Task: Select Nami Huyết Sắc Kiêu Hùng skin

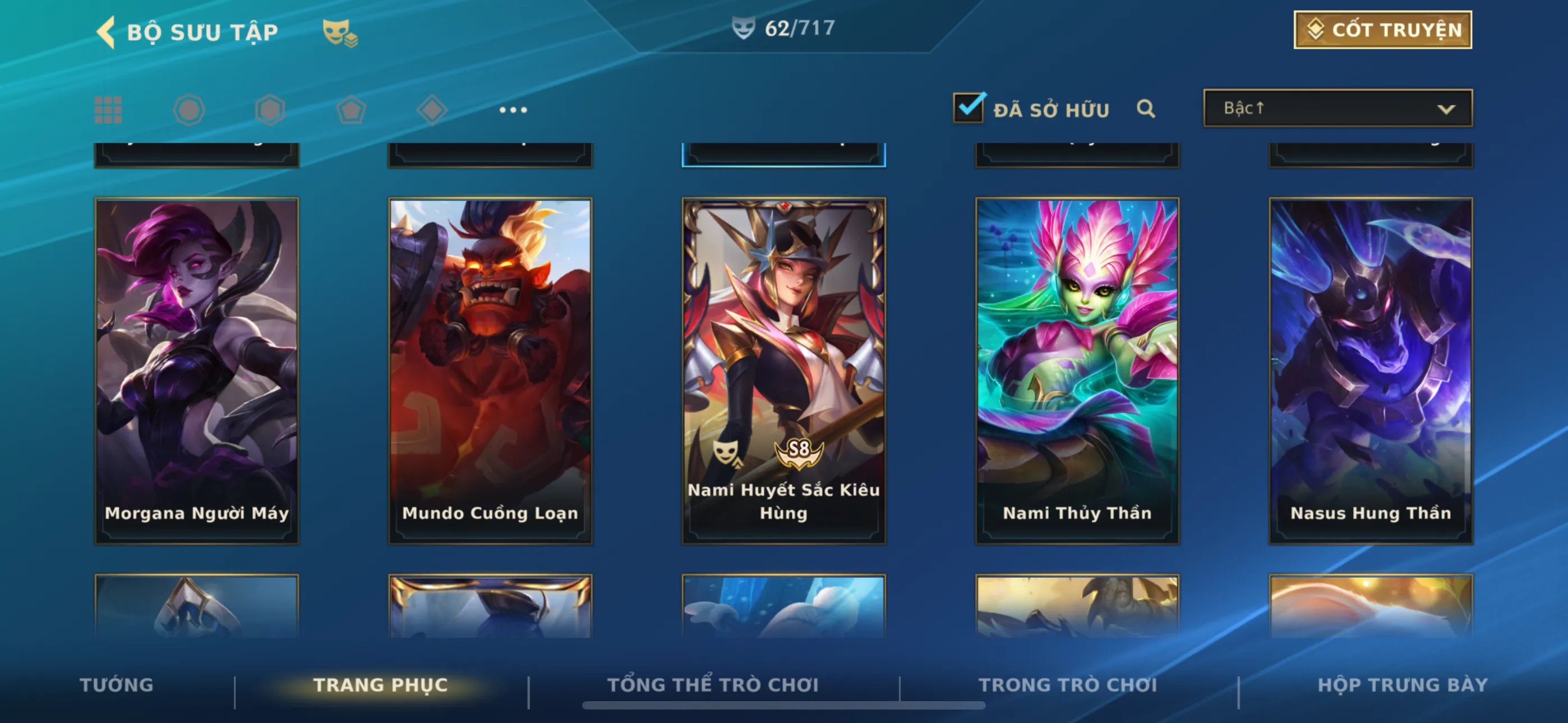Action: [783, 370]
